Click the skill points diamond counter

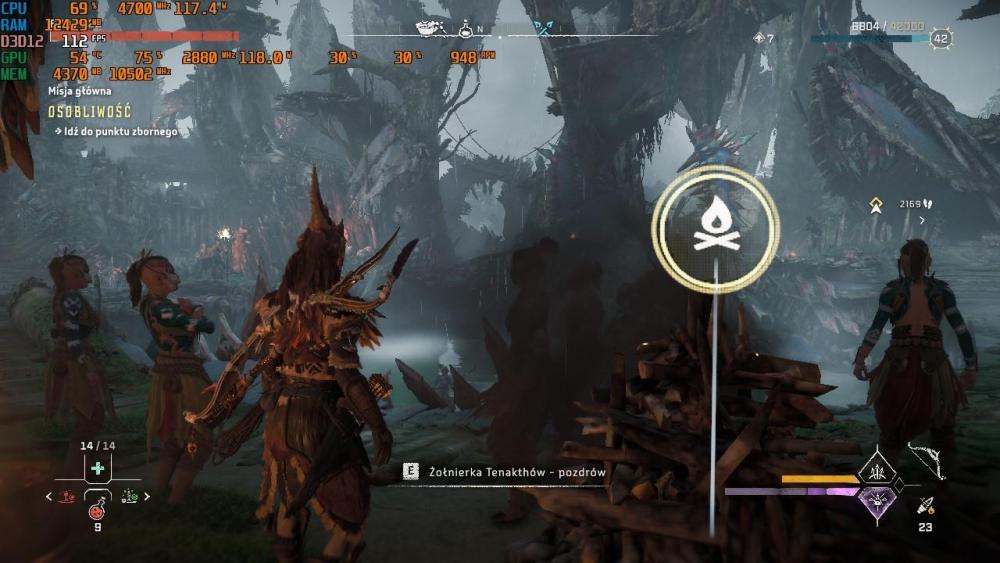click(x=763, y=38)
